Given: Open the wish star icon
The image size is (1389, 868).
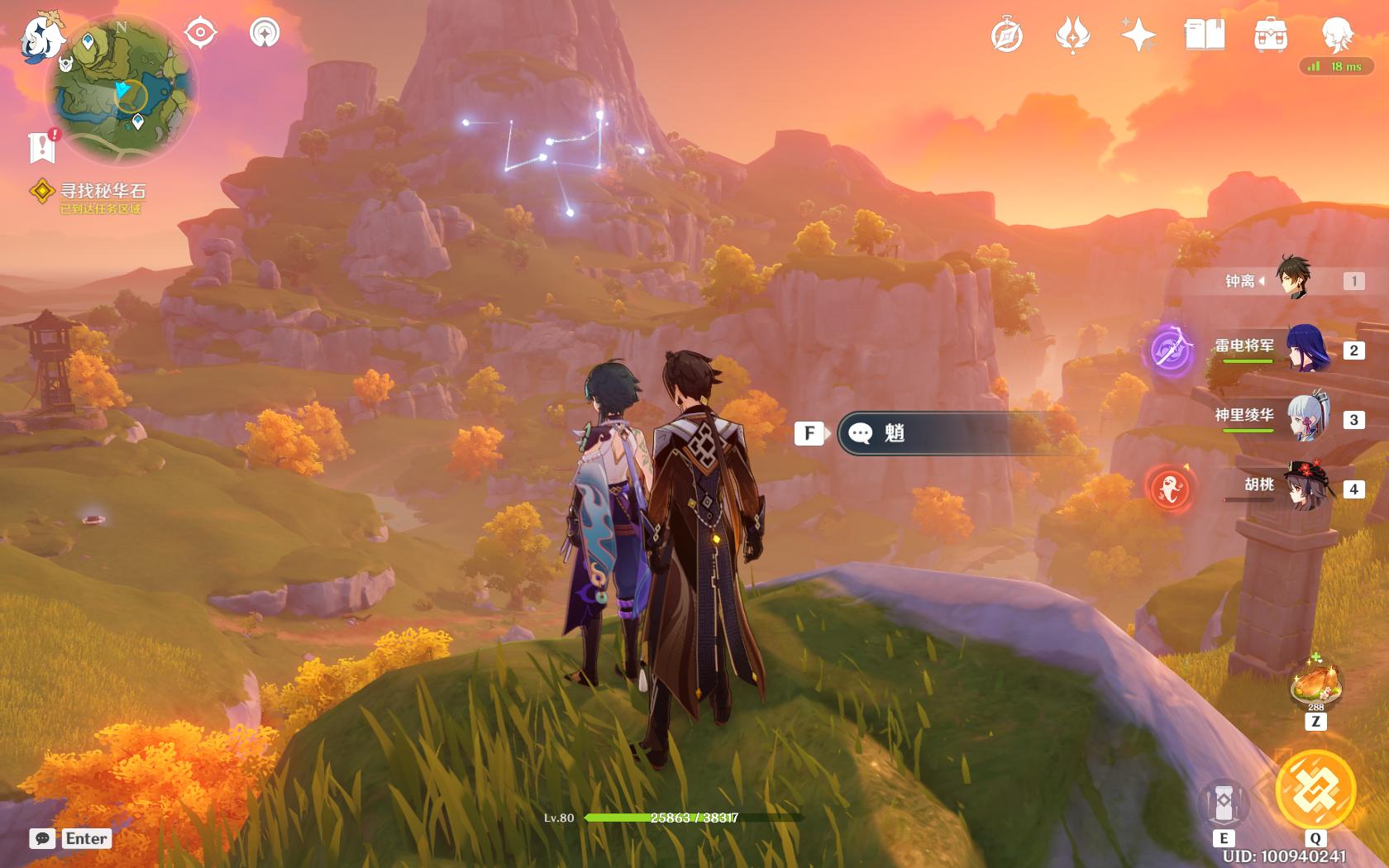Looking at the screenshot, I should [x=1138, y=36].
